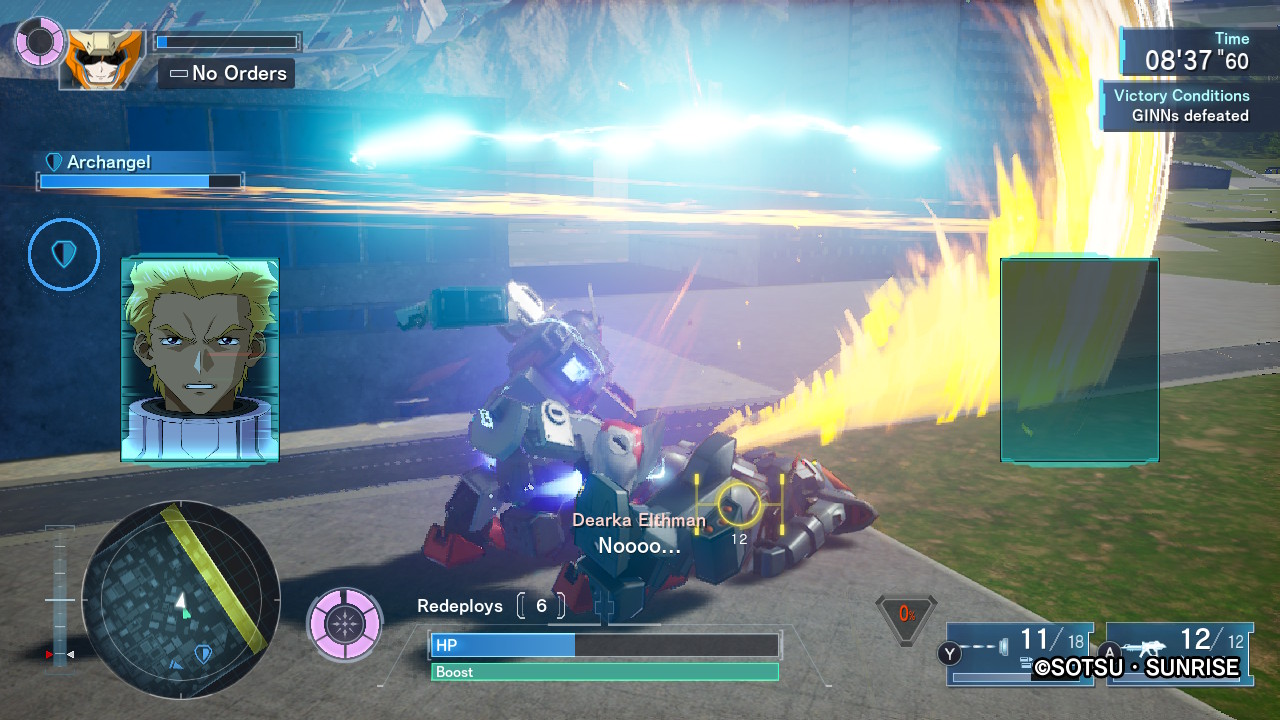
Task: Click the pink circular gauge by the ally portrait
Action: (x=40, y=42)
